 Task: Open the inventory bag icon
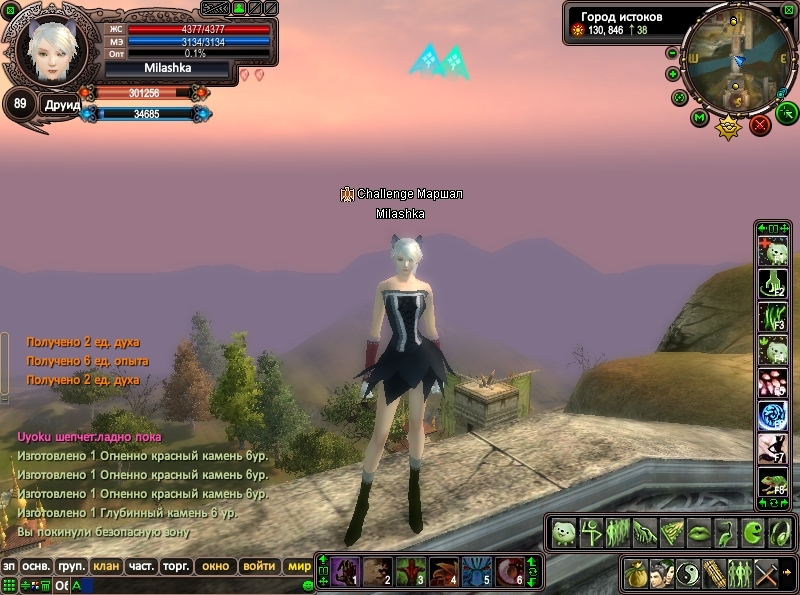pos(635,574)
